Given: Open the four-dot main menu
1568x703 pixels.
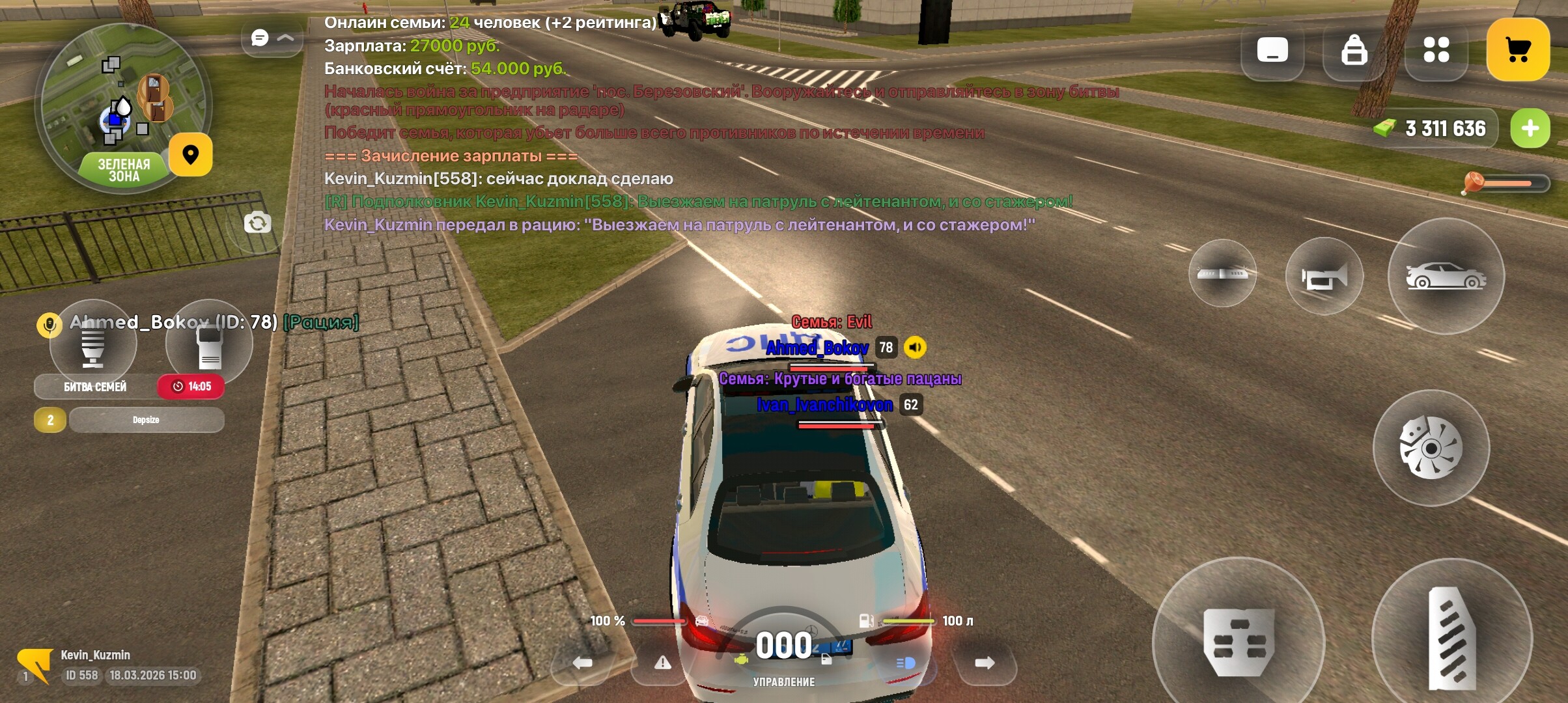Looking at the screenshot, I should pyautogui.click(x=1436, y=50).
